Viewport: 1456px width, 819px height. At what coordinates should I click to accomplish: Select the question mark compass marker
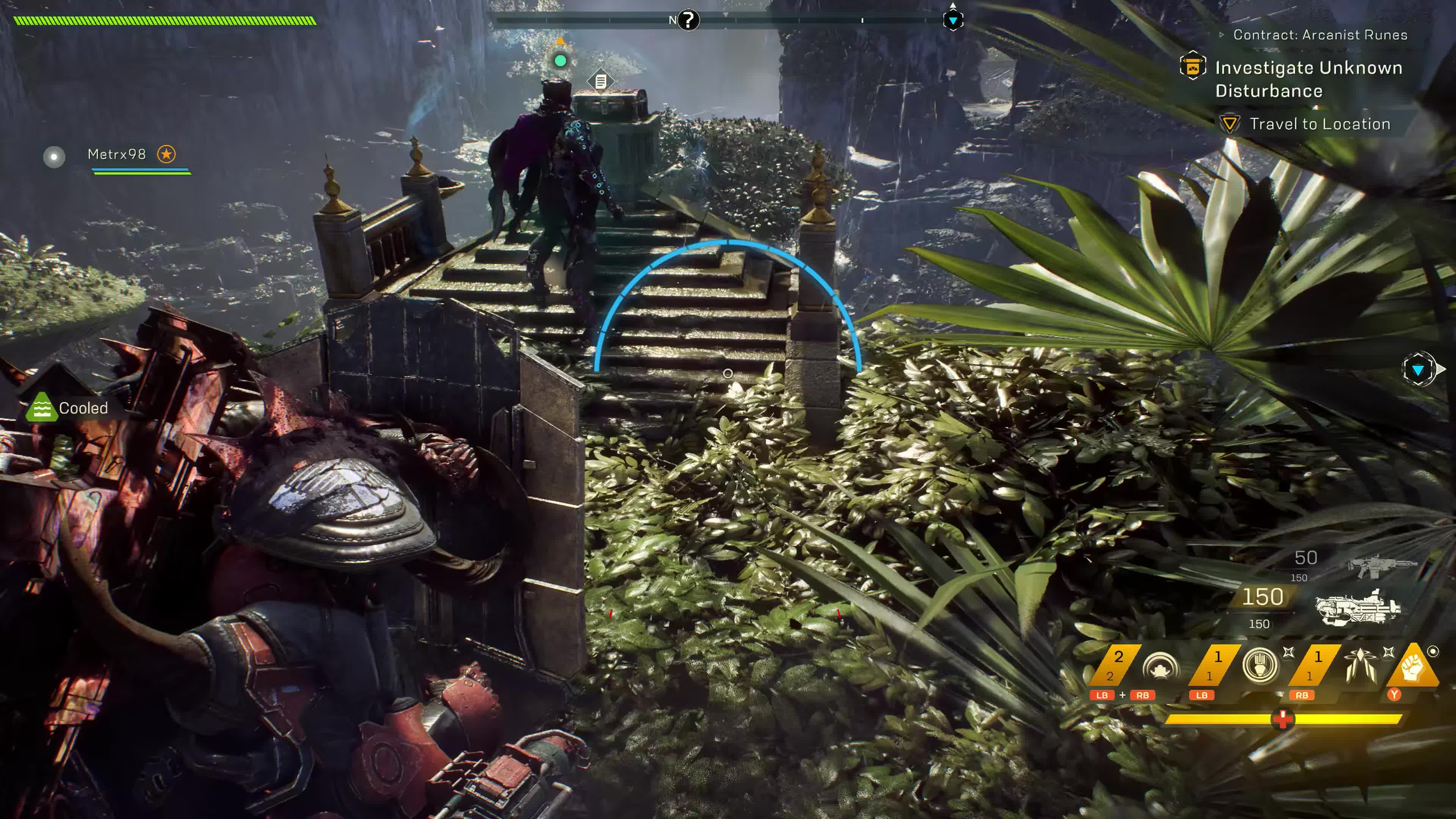tap(688, 20)
